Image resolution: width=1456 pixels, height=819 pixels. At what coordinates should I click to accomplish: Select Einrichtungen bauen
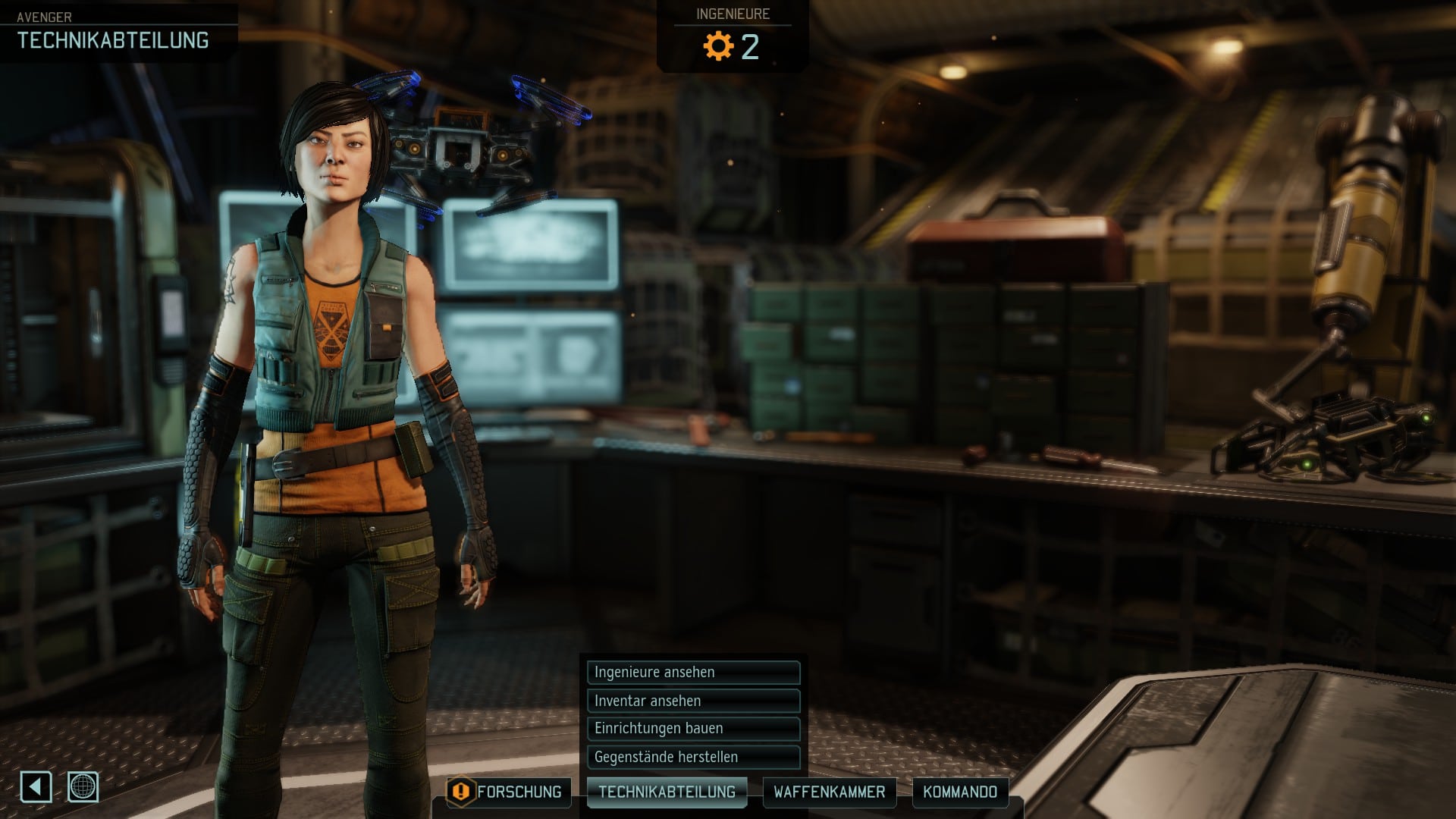tap(693, 729)
